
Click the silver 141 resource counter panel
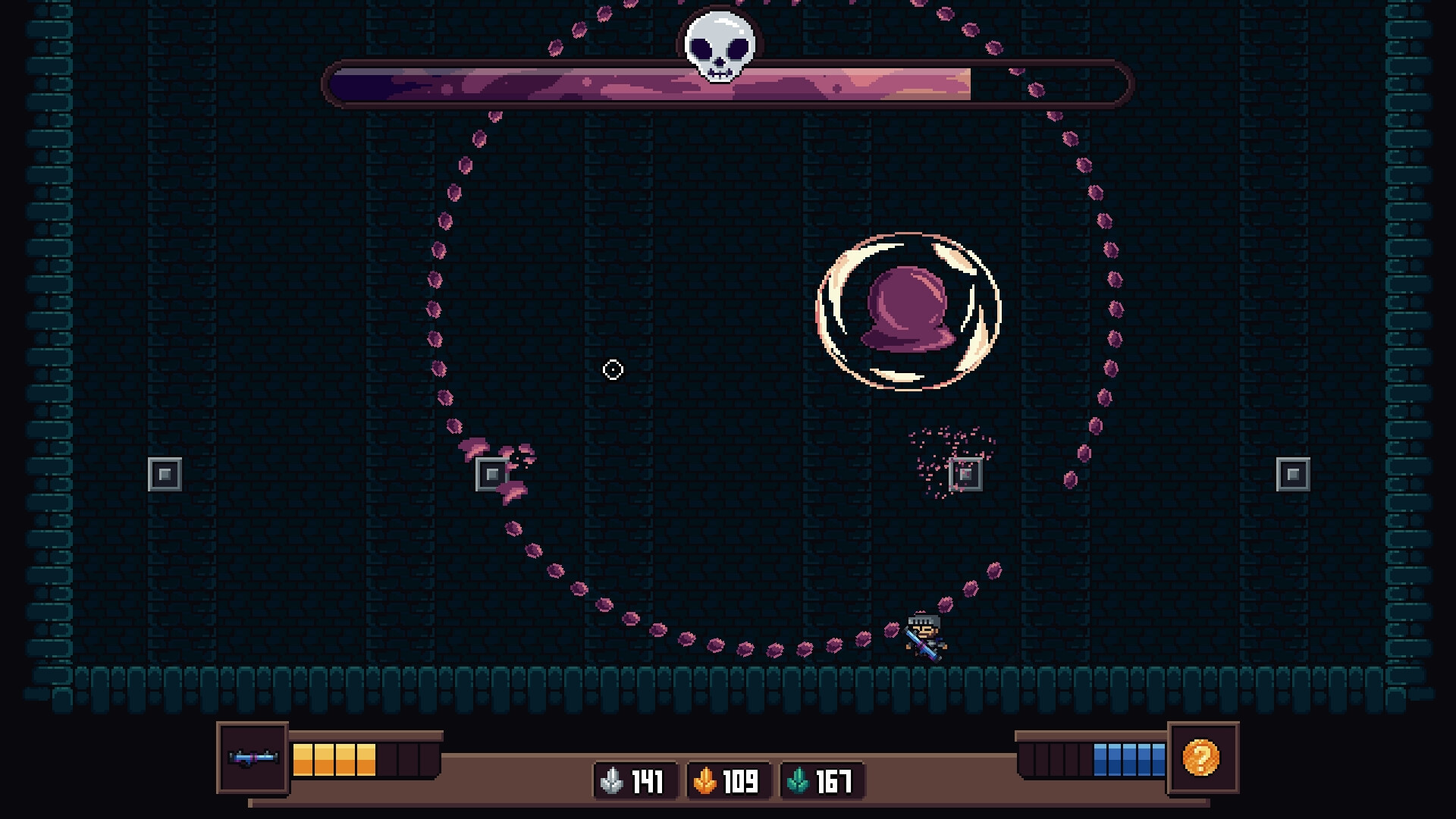click(635, 782)
